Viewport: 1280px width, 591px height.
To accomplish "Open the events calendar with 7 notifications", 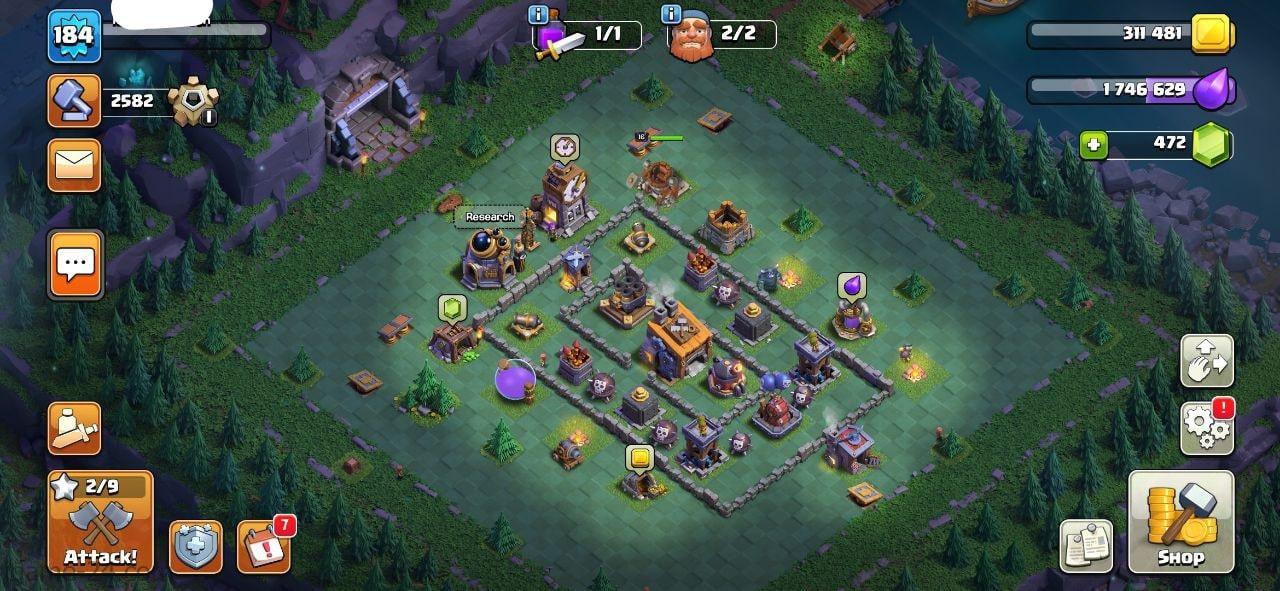I will click(263, 547).
